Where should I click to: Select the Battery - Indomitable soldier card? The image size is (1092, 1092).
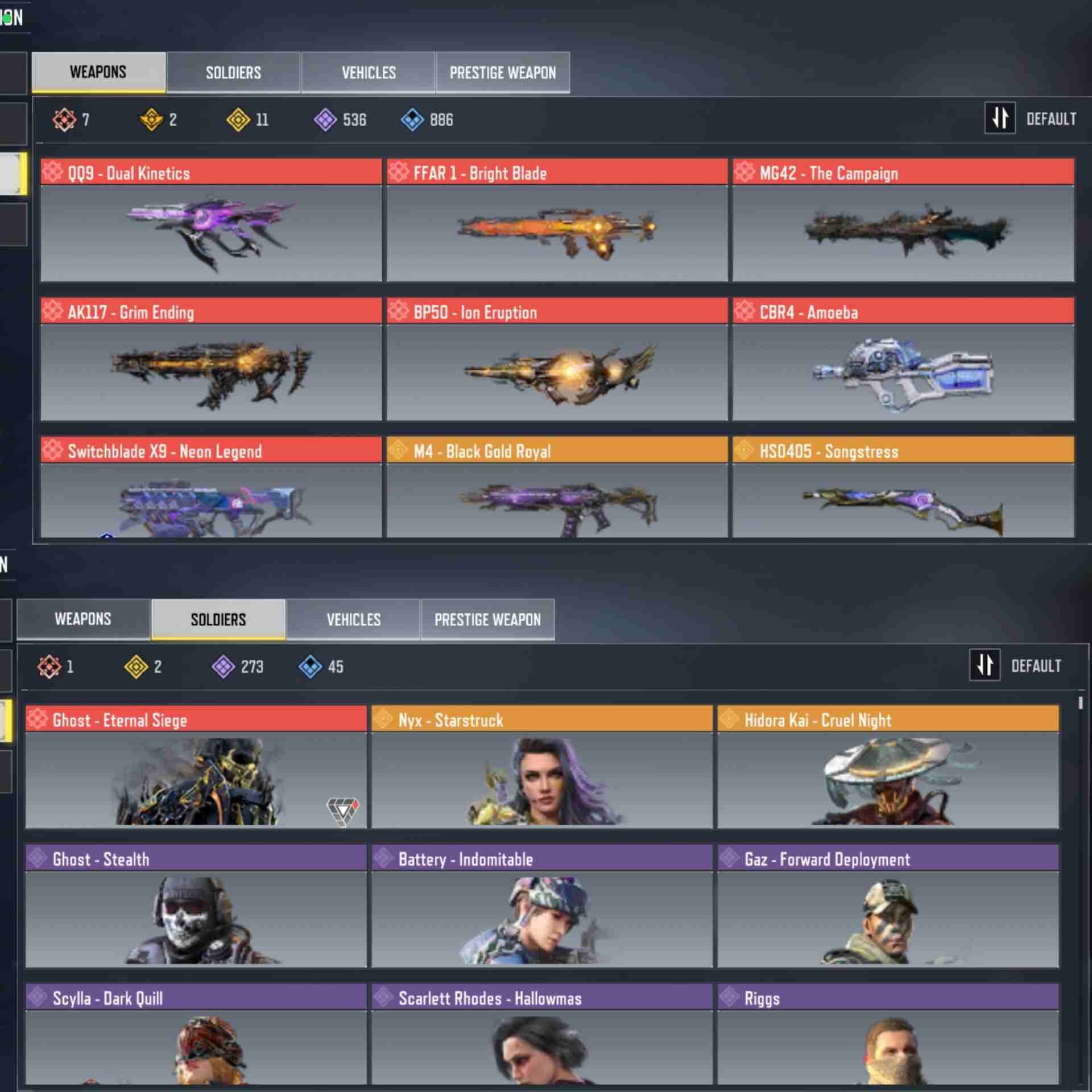coord(541,906)
